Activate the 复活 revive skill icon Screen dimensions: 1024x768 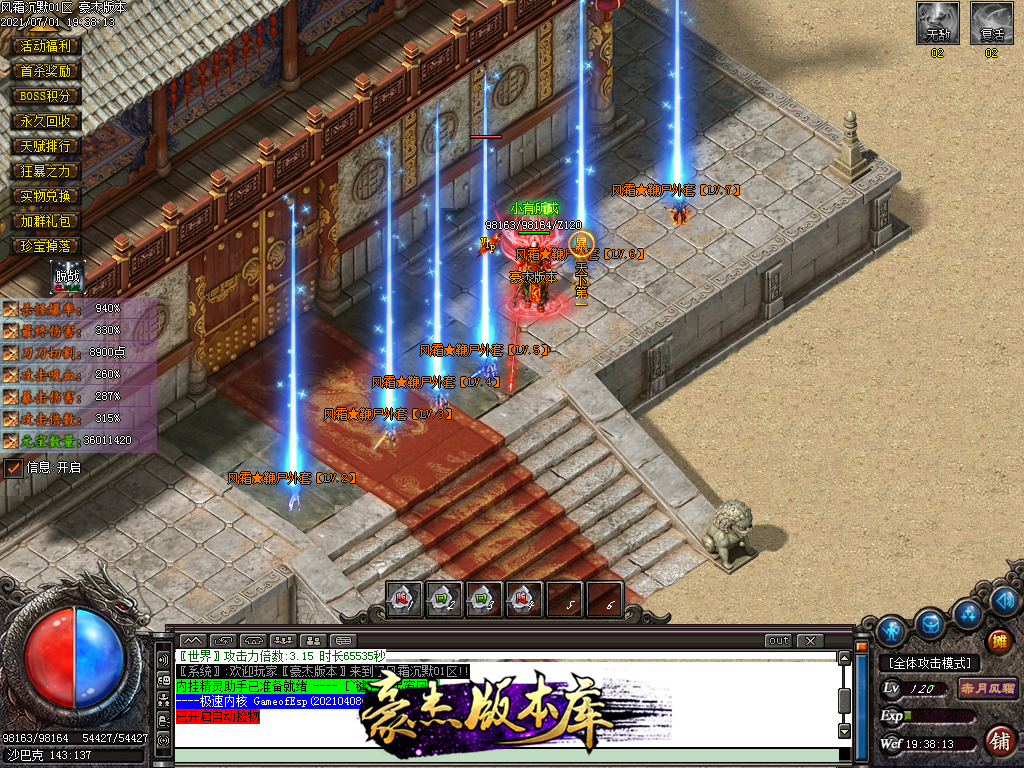coord(991,23)
